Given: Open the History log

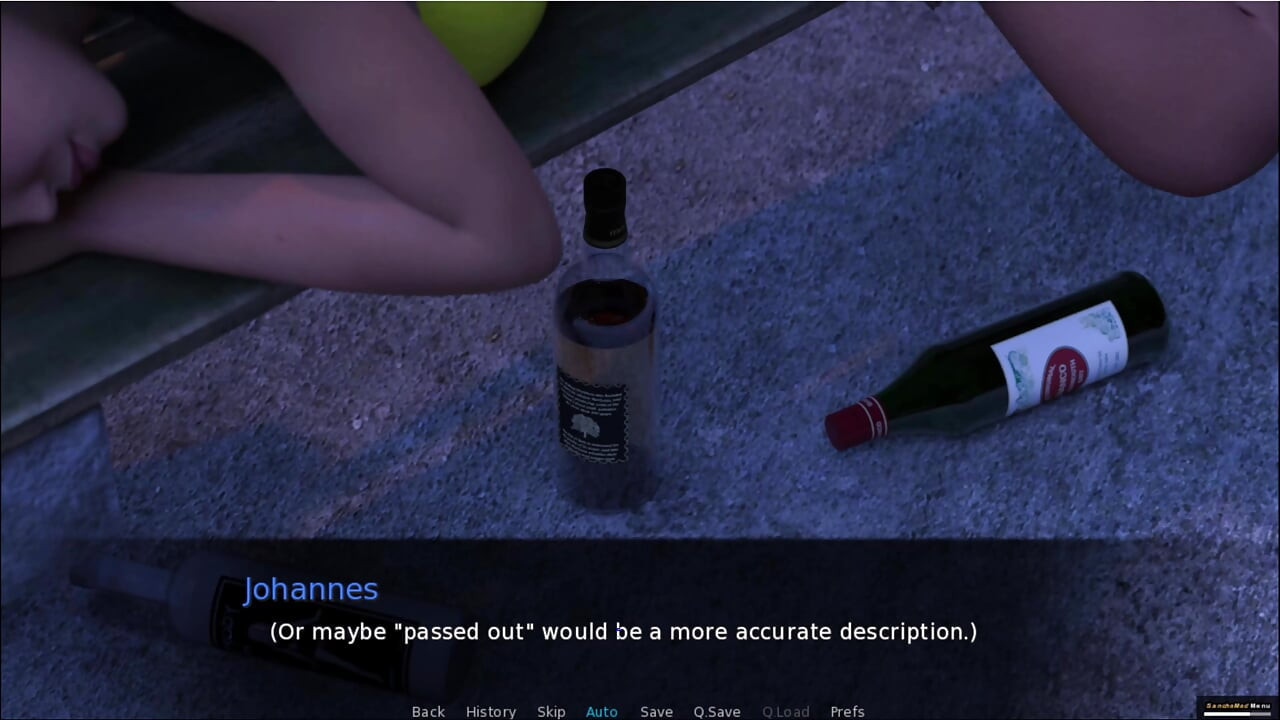Looking at the screenshot, I should (x=491, y=711).
